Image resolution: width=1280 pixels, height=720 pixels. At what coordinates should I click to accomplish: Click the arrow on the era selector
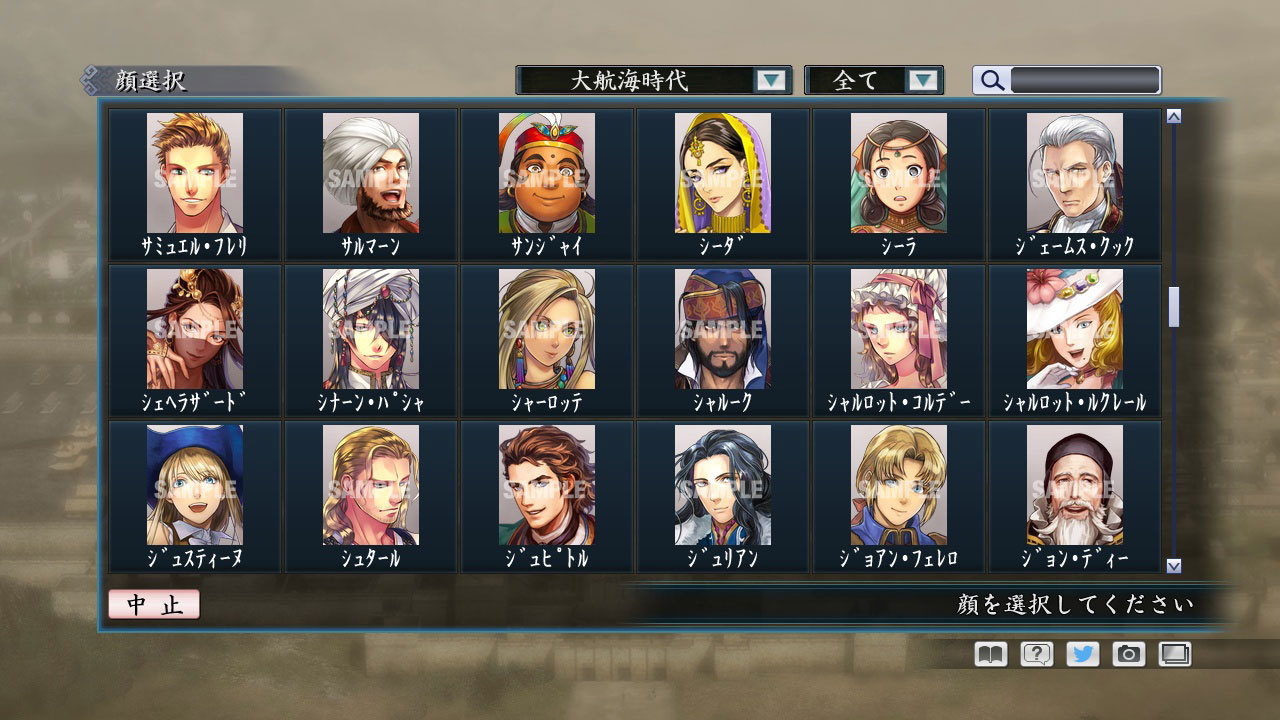click(770, 80)
